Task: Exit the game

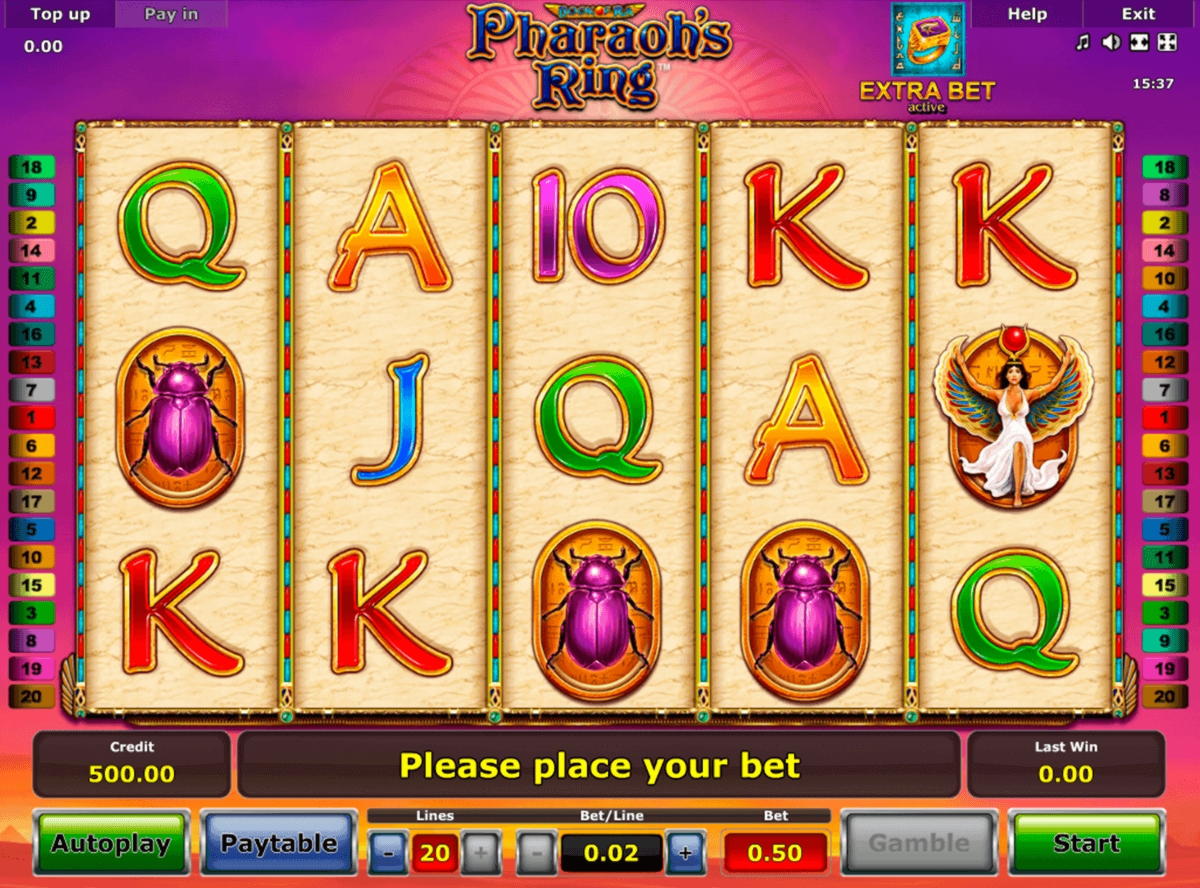Action: [1138, 14]
